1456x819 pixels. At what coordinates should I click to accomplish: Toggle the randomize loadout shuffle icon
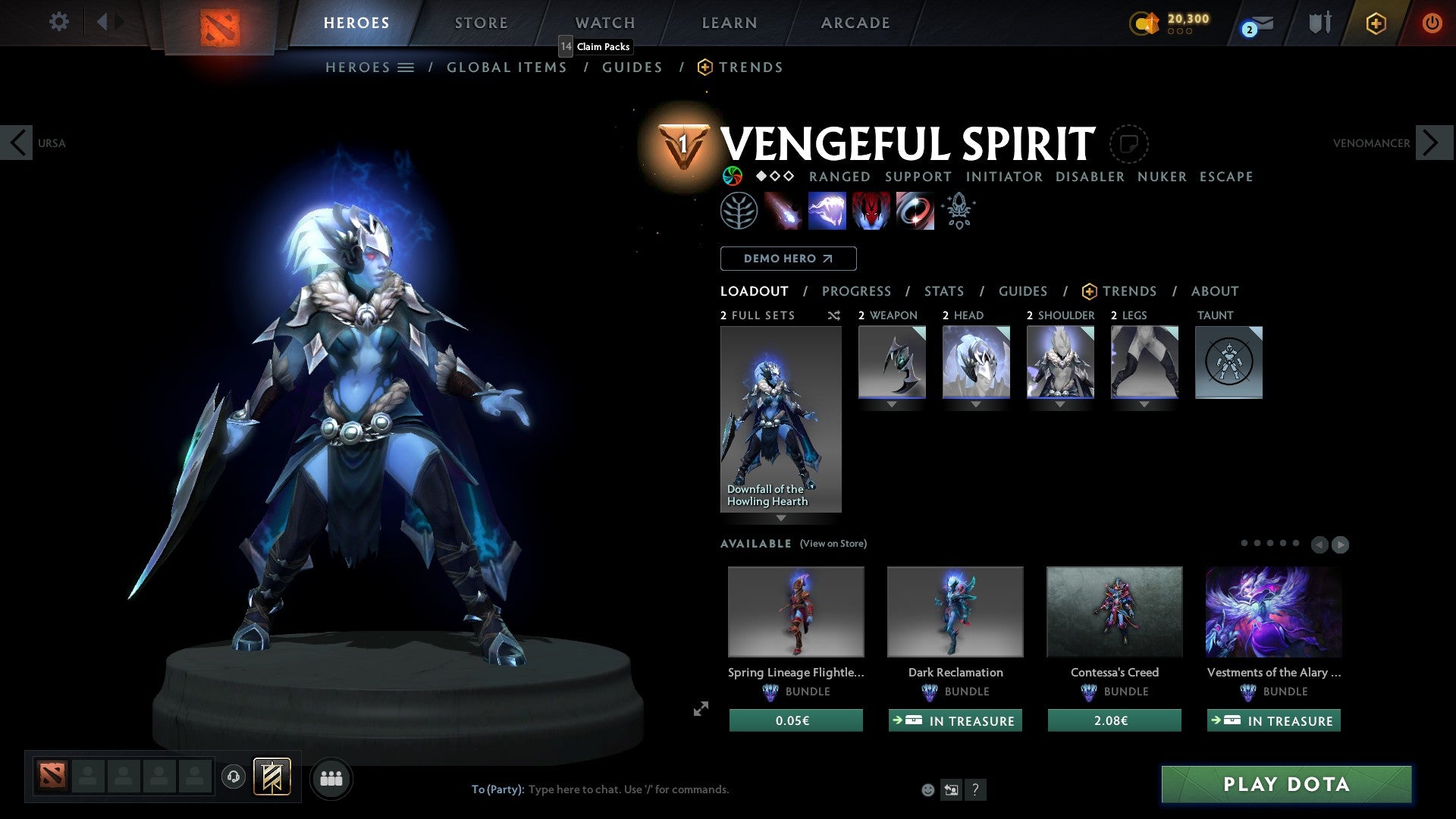833,315
